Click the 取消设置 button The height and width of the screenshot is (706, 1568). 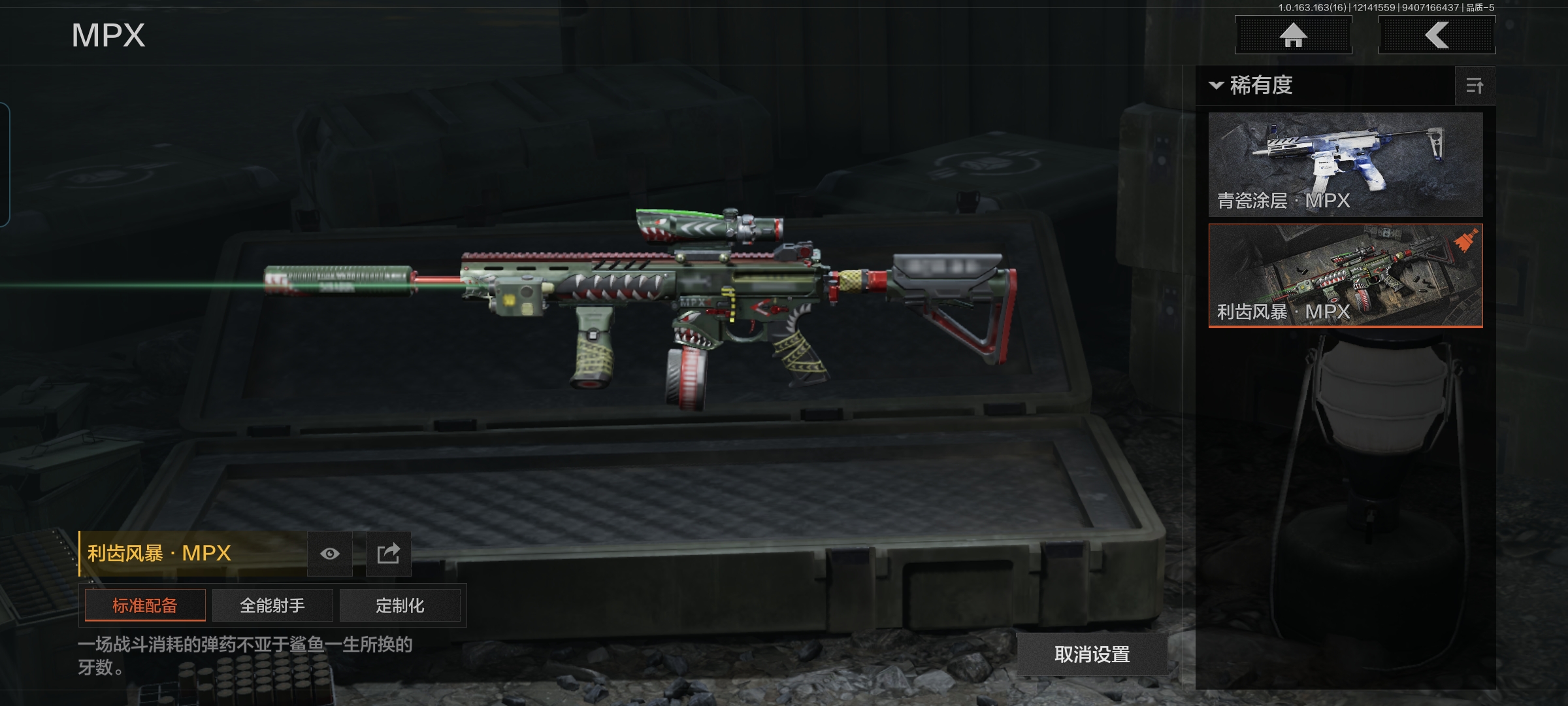pos(1092,654)
